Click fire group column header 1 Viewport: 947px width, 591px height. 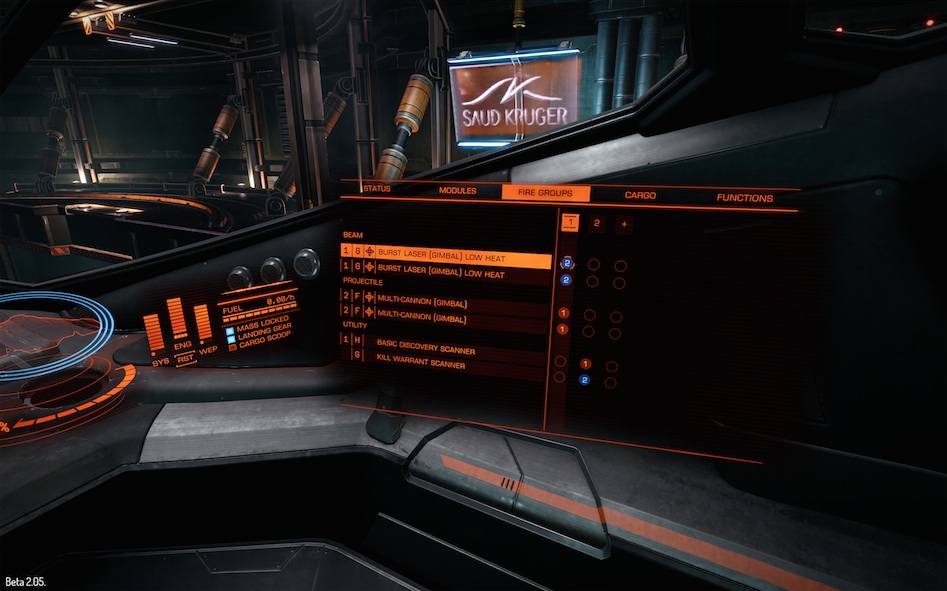pos(569,221)
